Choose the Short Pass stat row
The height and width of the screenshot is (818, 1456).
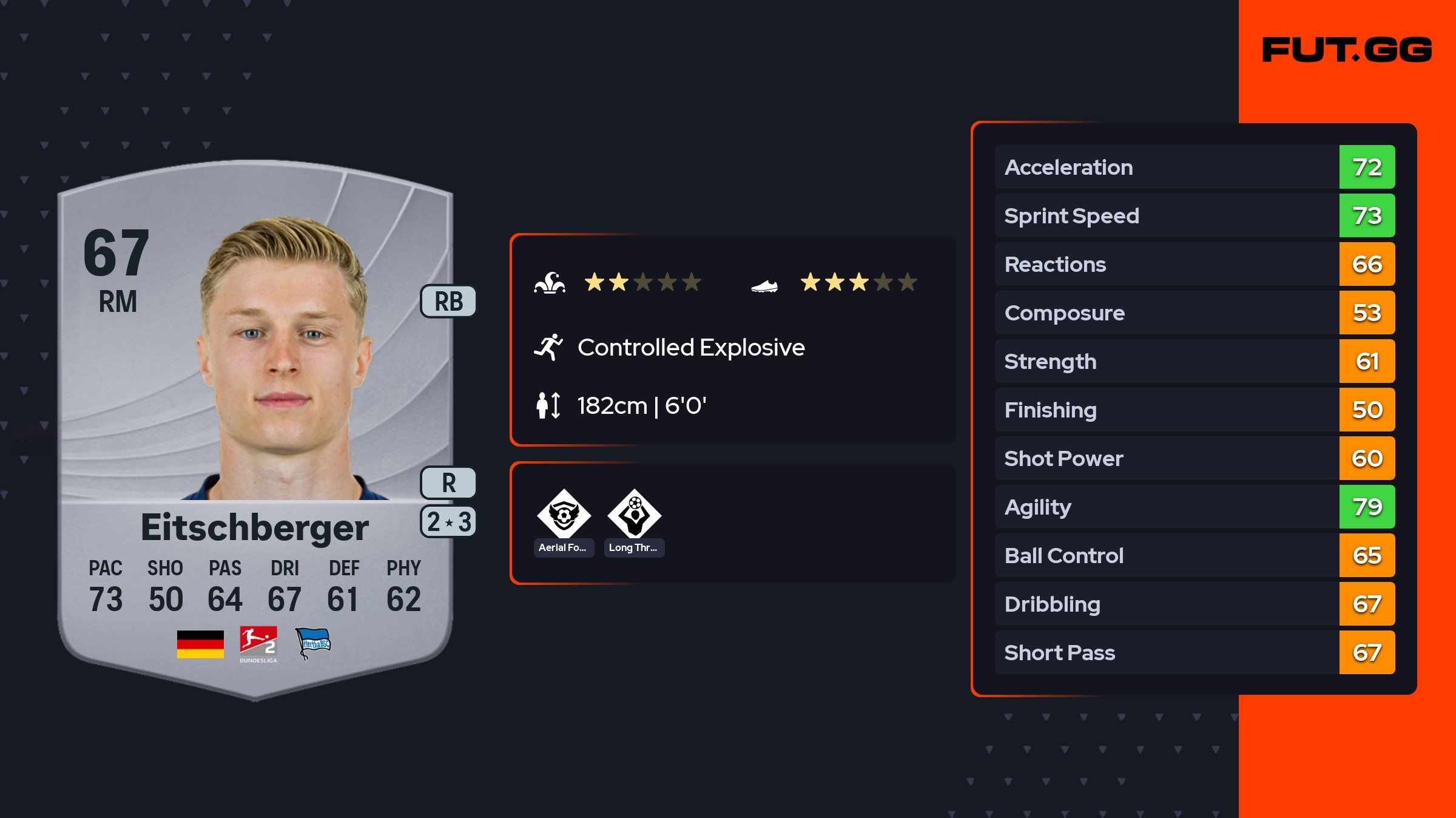click(1195, 653)
